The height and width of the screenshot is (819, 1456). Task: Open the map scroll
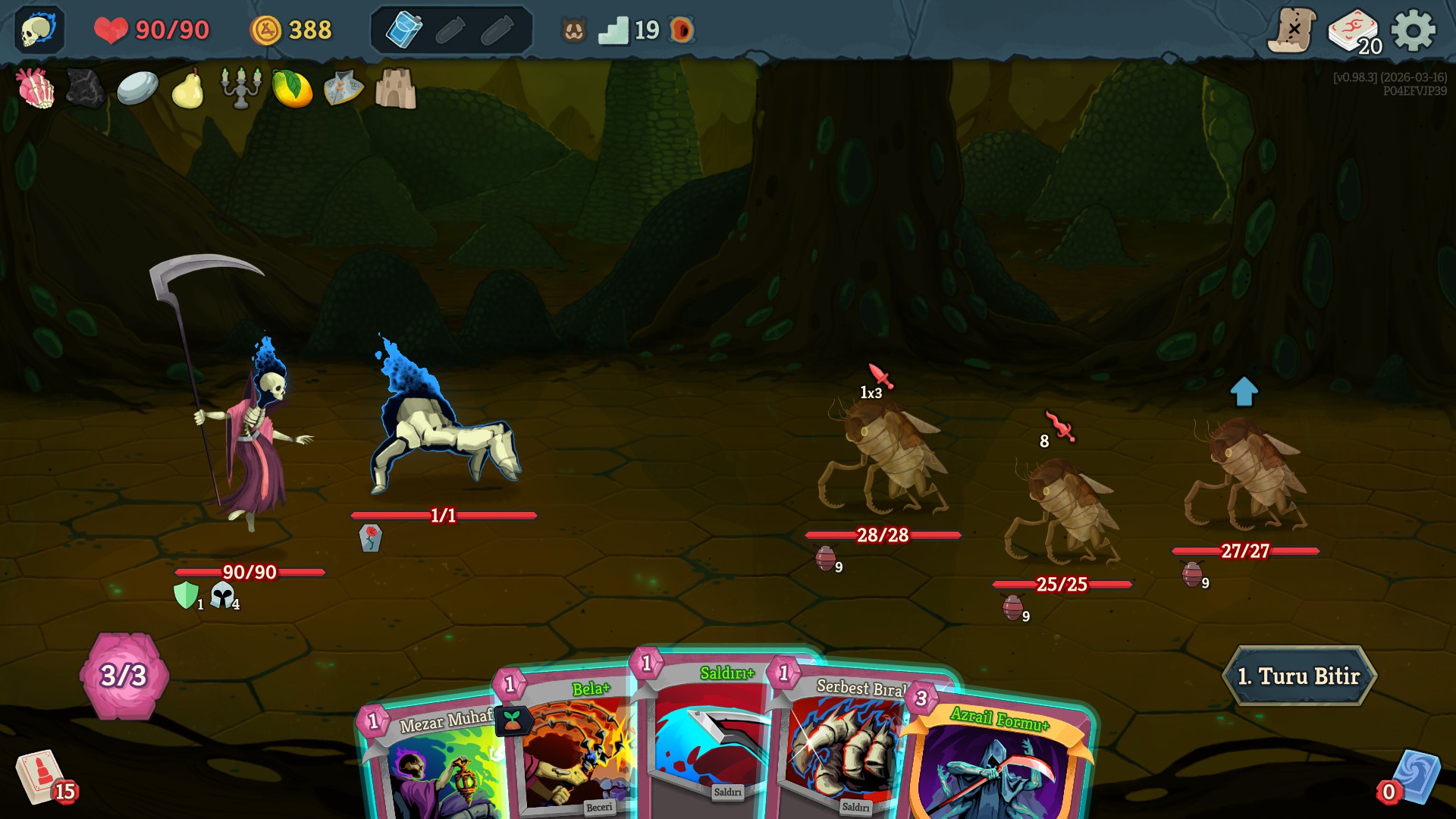tap(1291, 30)
